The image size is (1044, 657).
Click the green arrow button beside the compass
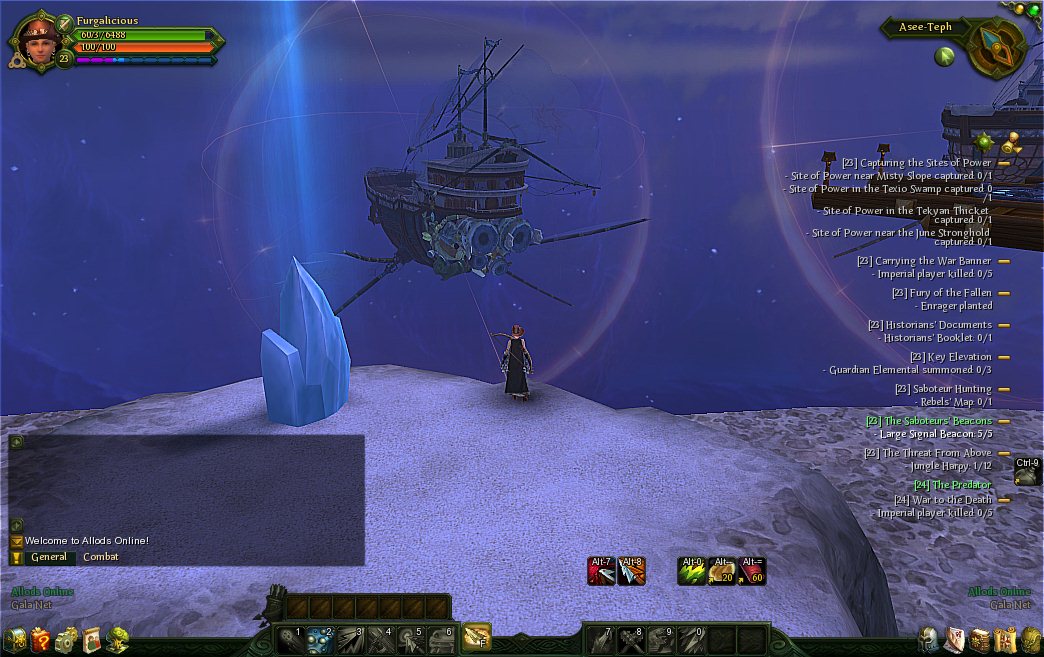(x=944, y=56)
